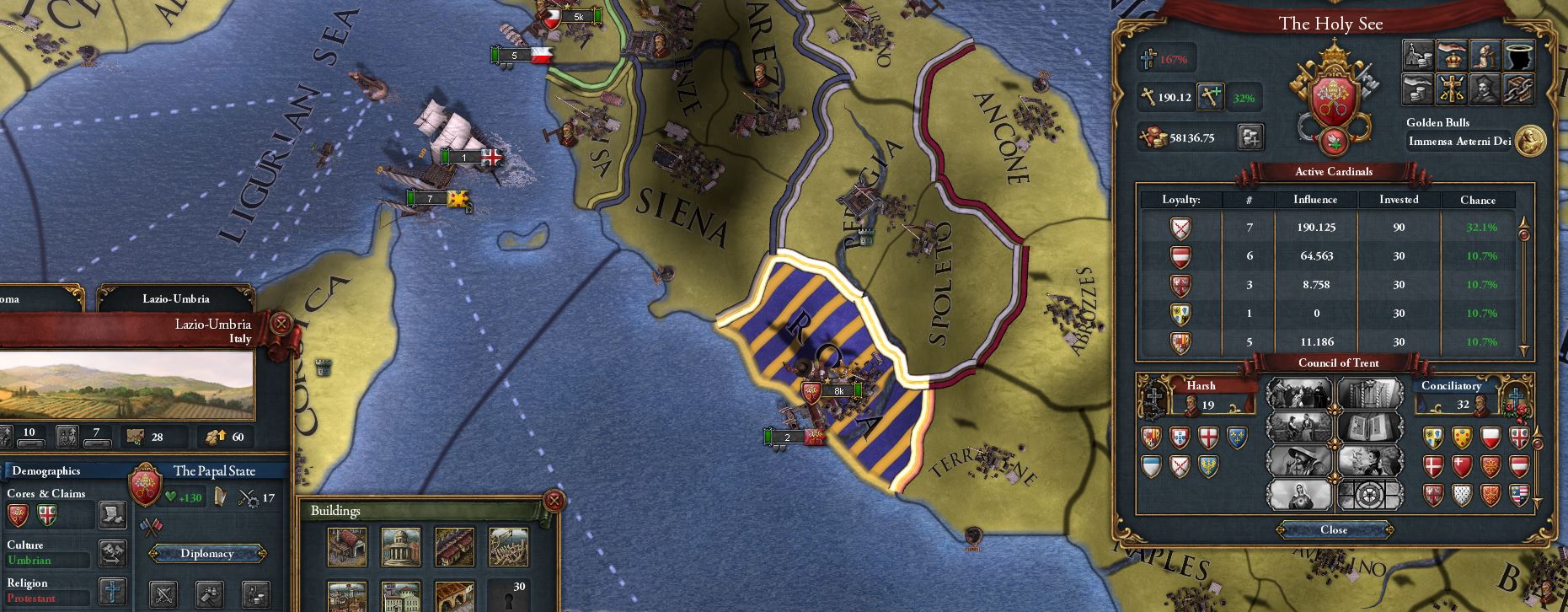Click the chained-crate papal action icon

point(1519,89)
